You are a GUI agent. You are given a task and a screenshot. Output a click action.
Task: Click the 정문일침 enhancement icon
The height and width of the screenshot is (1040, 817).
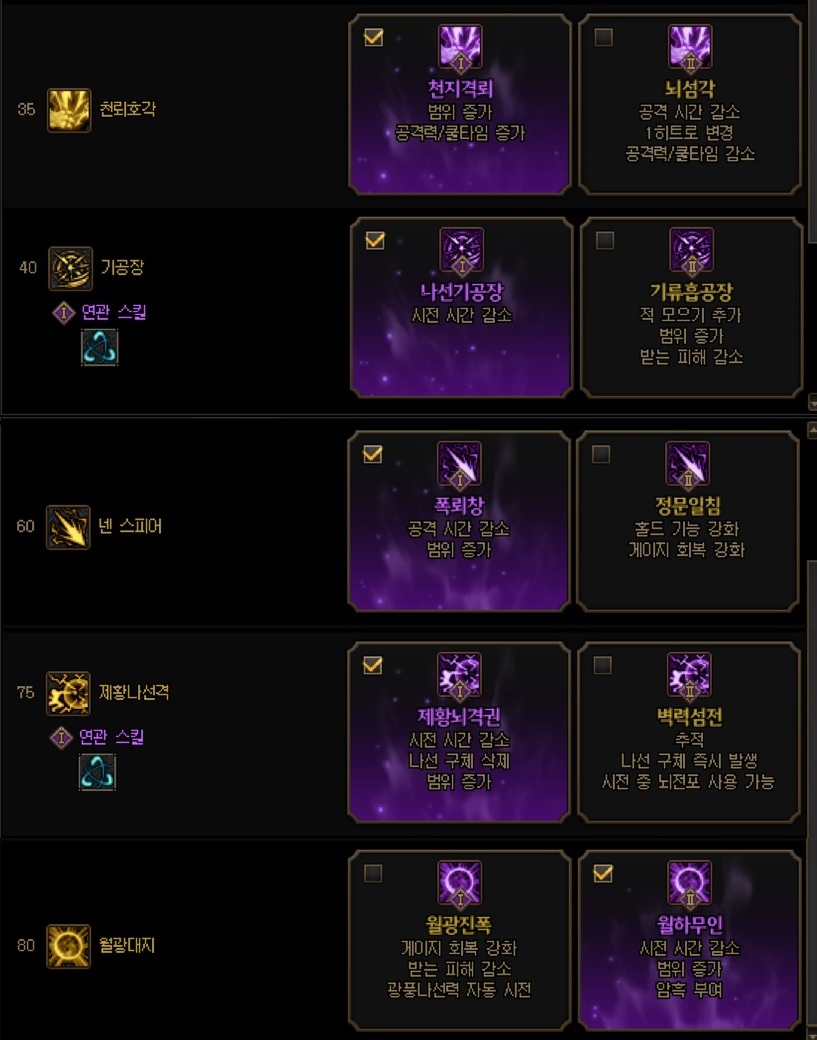pyautogui.click(x=687, y=464)
